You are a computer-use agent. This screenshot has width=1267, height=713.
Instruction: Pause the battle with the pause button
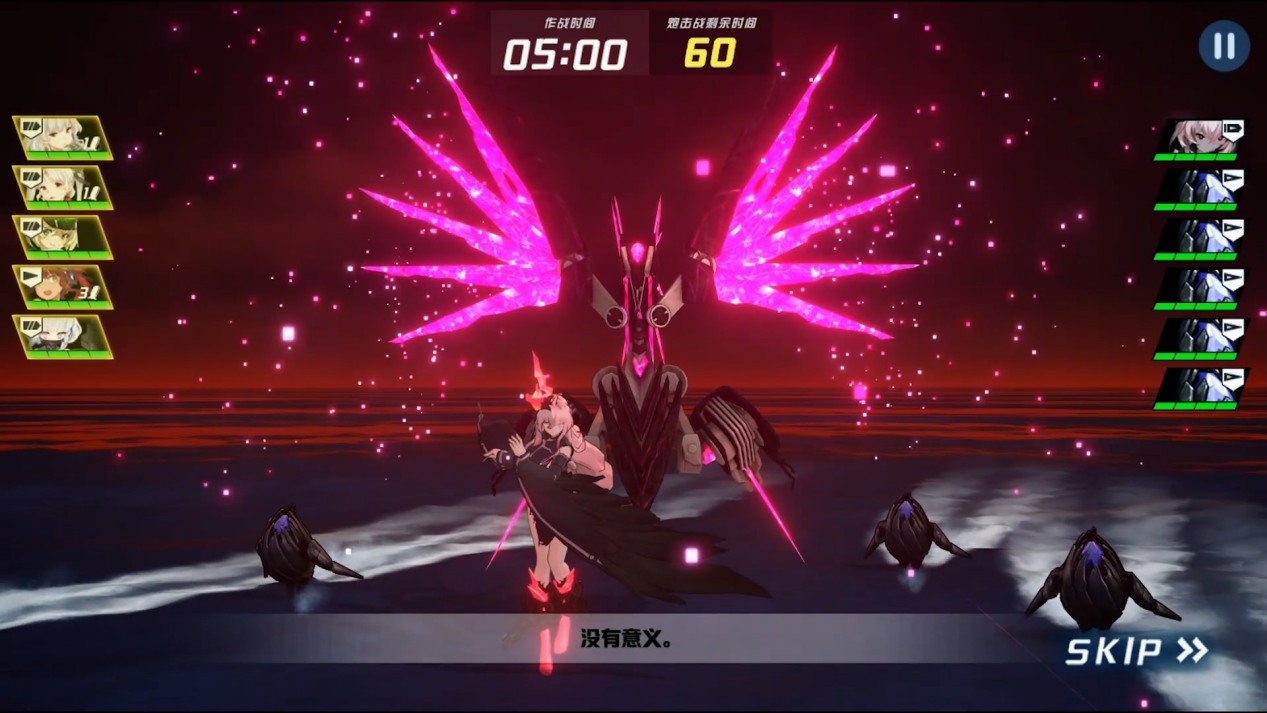click(1223, 46)
